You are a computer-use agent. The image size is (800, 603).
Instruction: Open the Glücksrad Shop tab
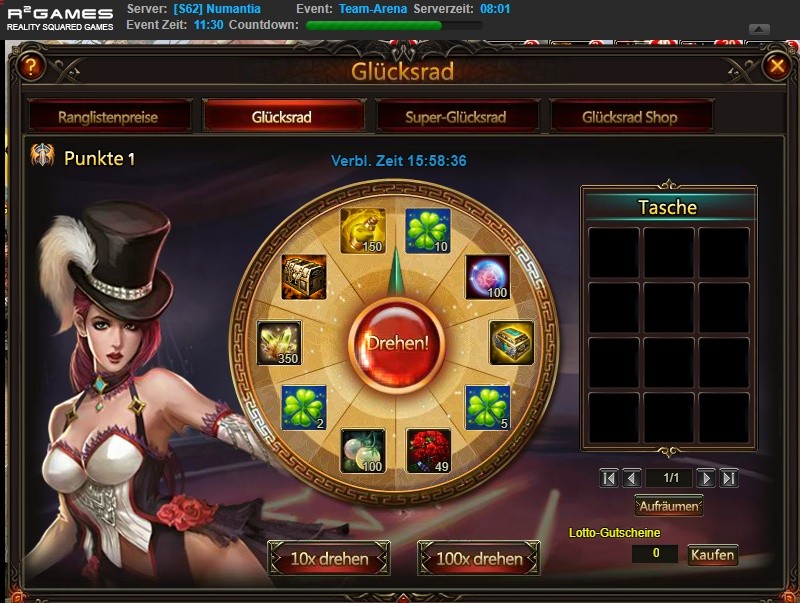630,117
